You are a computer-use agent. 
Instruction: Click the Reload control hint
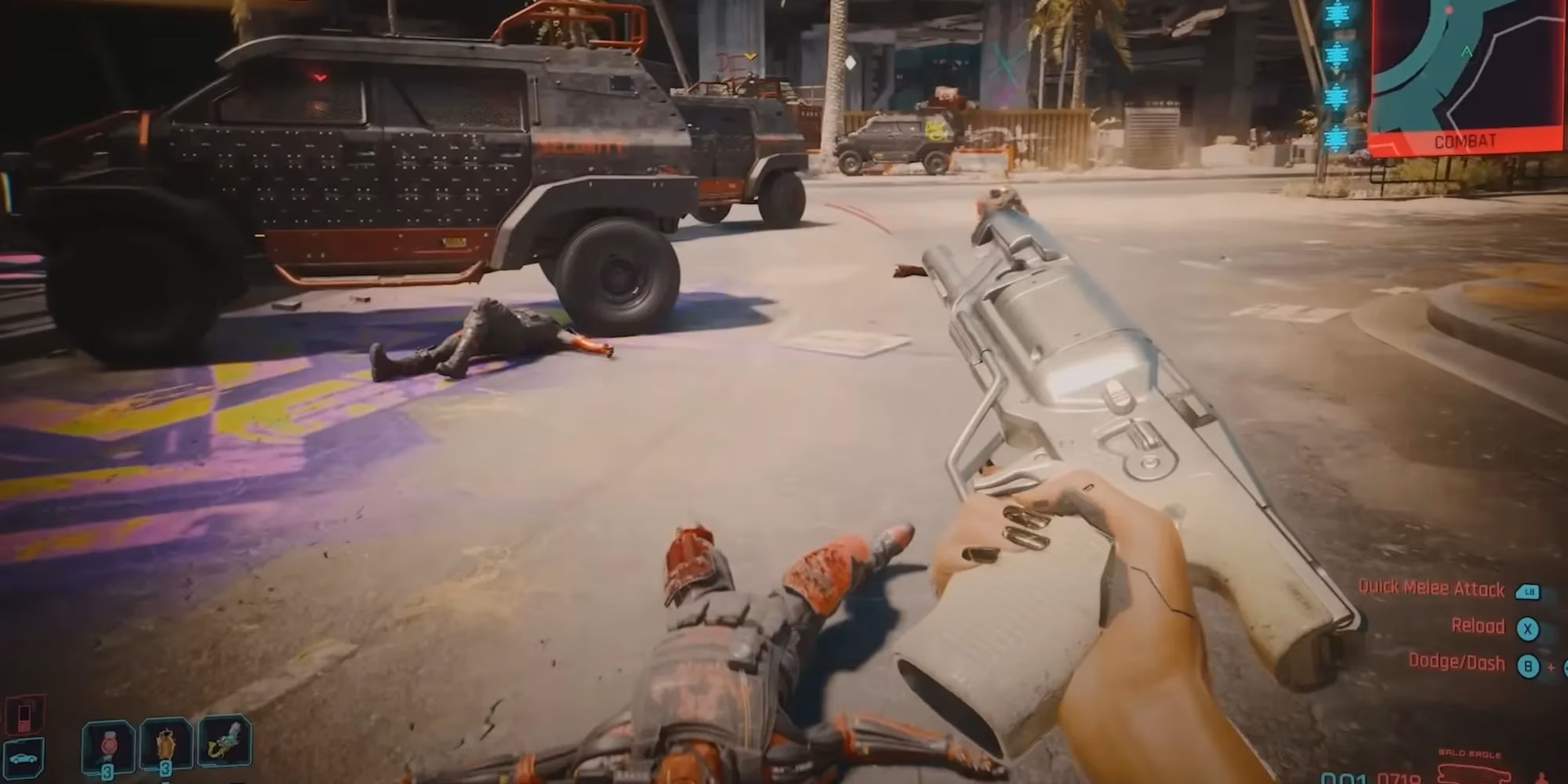click(x=1479, y=627)
